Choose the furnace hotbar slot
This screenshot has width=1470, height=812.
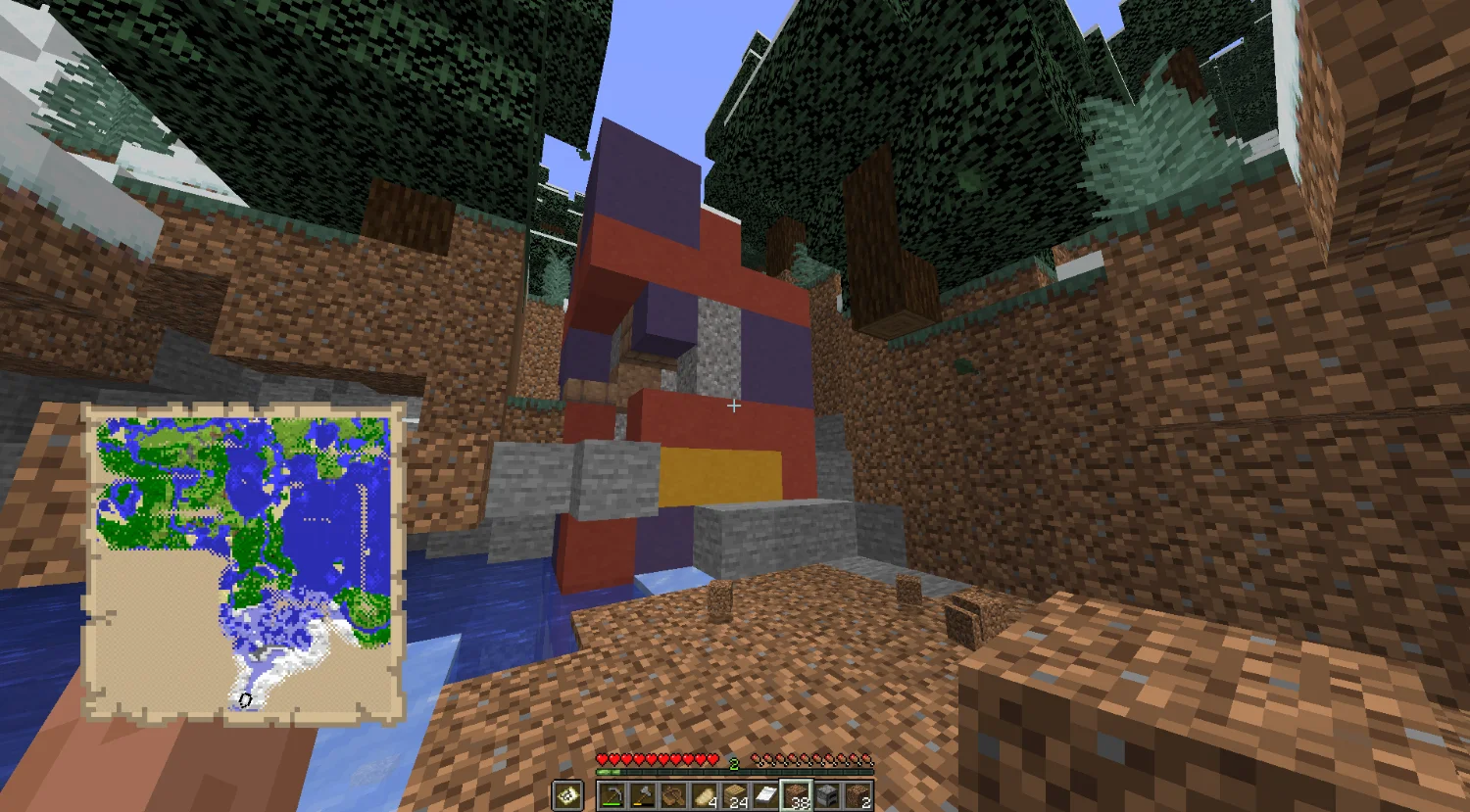pyautogui.click(x=826, y=795)
